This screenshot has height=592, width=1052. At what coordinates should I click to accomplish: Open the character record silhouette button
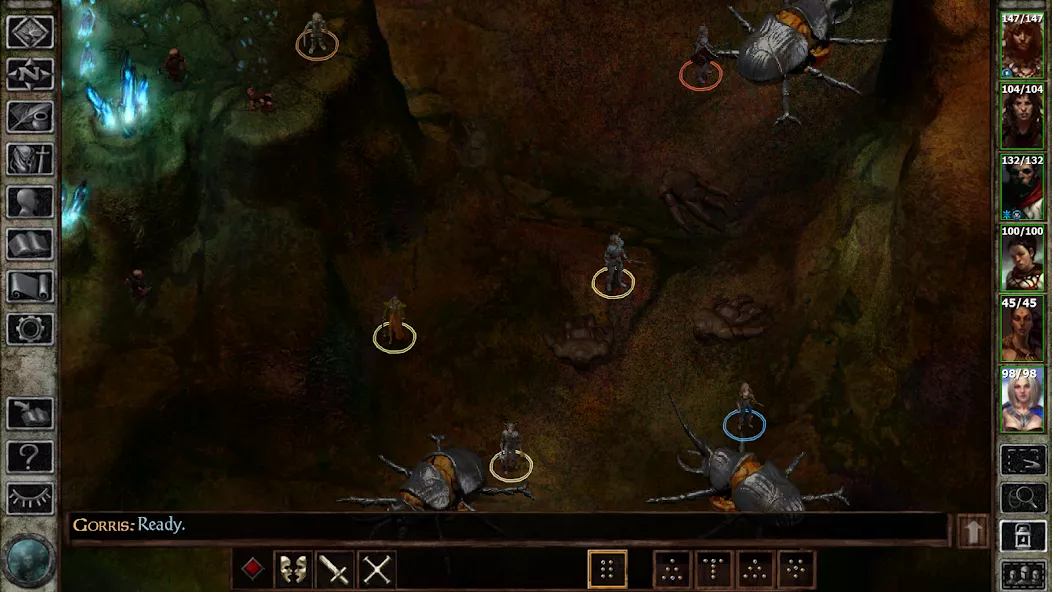(x=30, y=202)
